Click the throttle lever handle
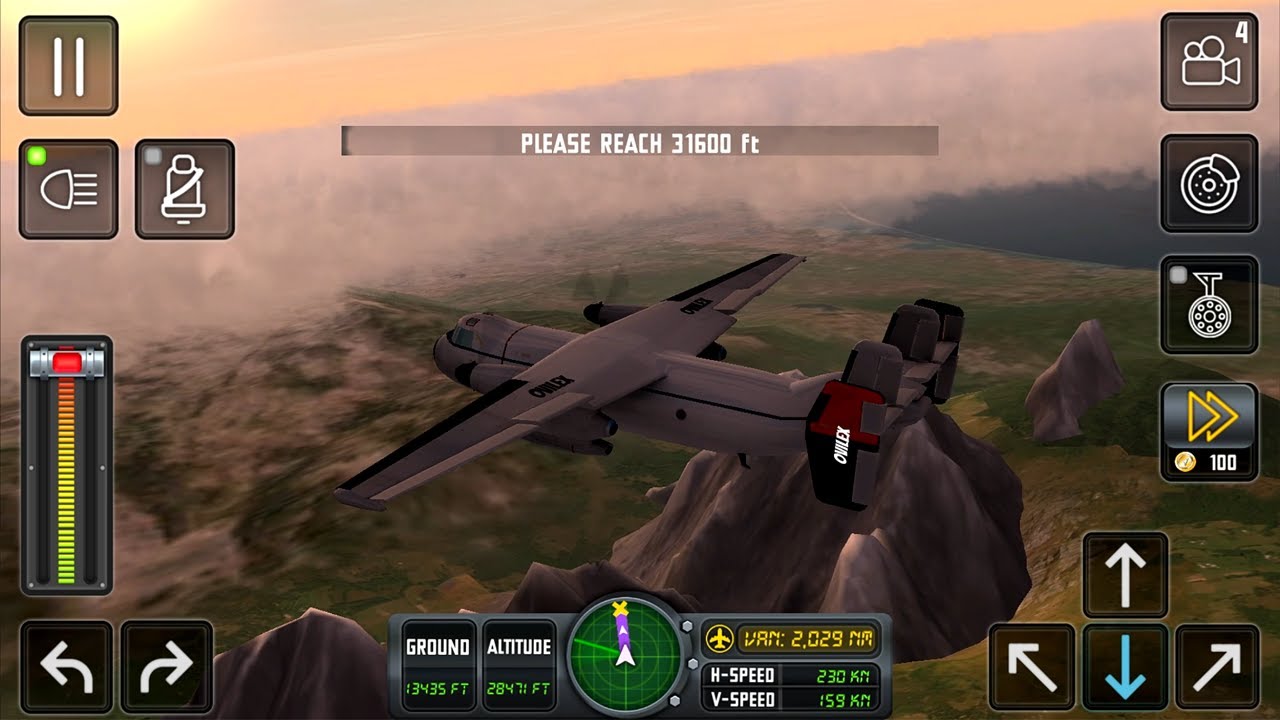This screenshot has height=720, width=1280. [x=67, y=361]
